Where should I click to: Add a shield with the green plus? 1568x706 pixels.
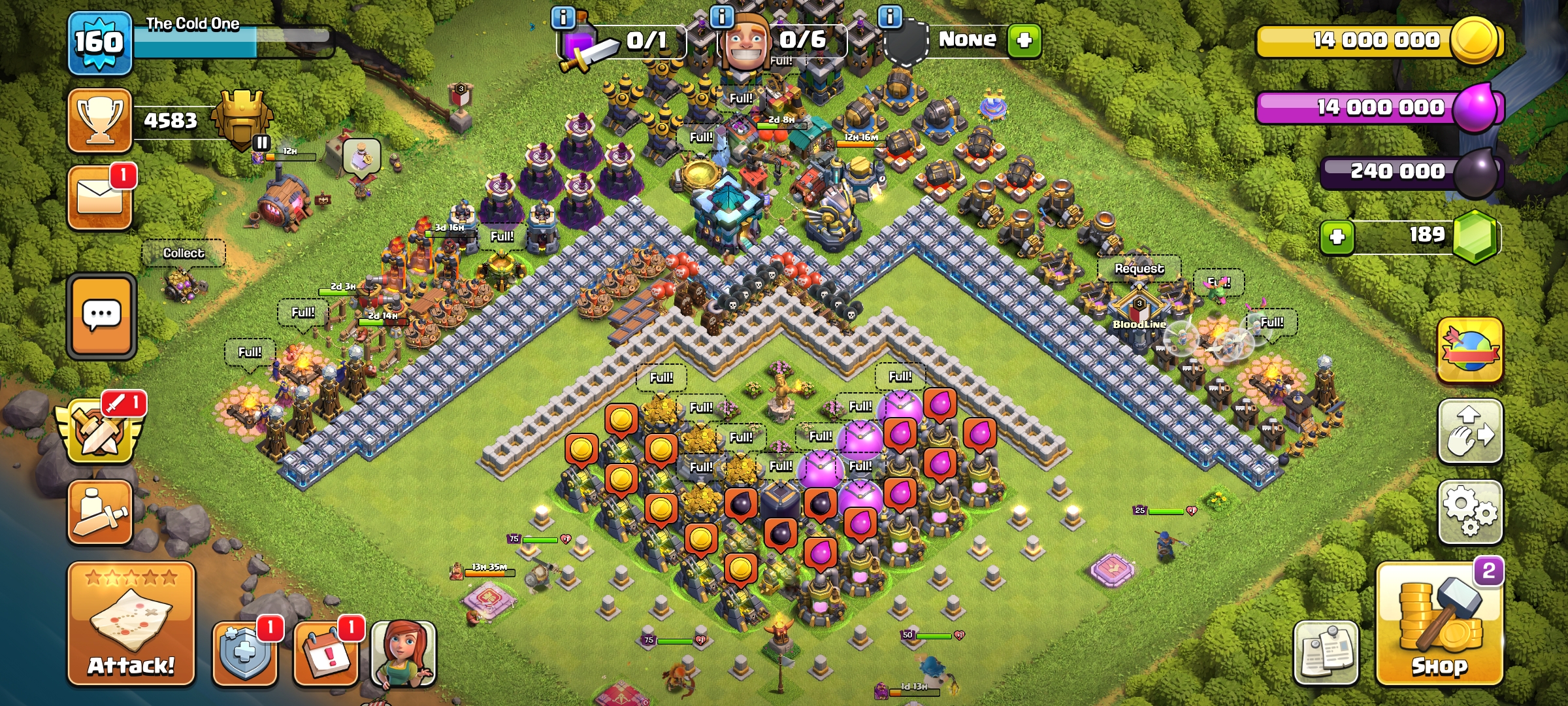[x=1024, y=40]
